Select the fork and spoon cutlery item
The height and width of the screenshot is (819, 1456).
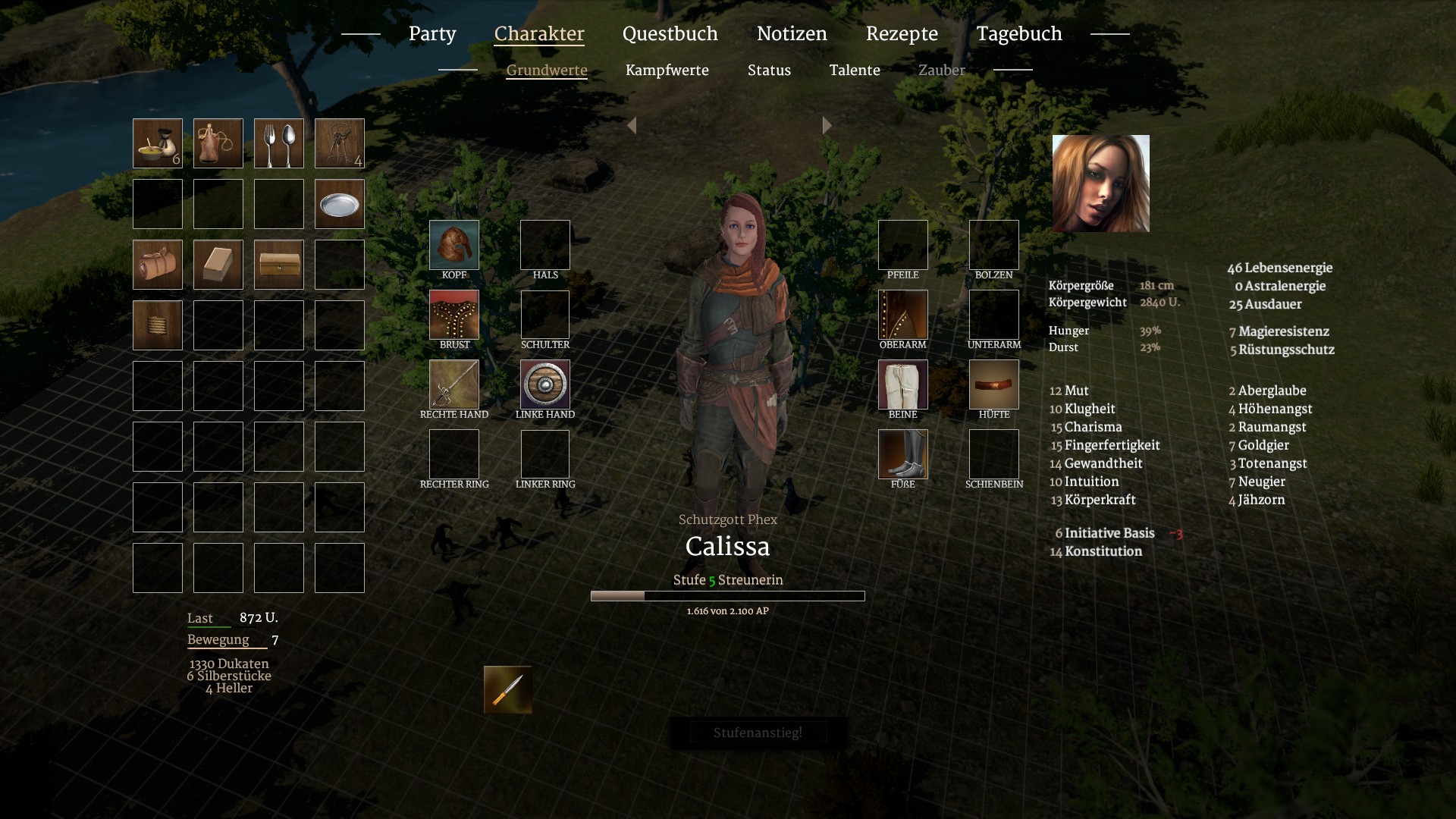(279, 143)
